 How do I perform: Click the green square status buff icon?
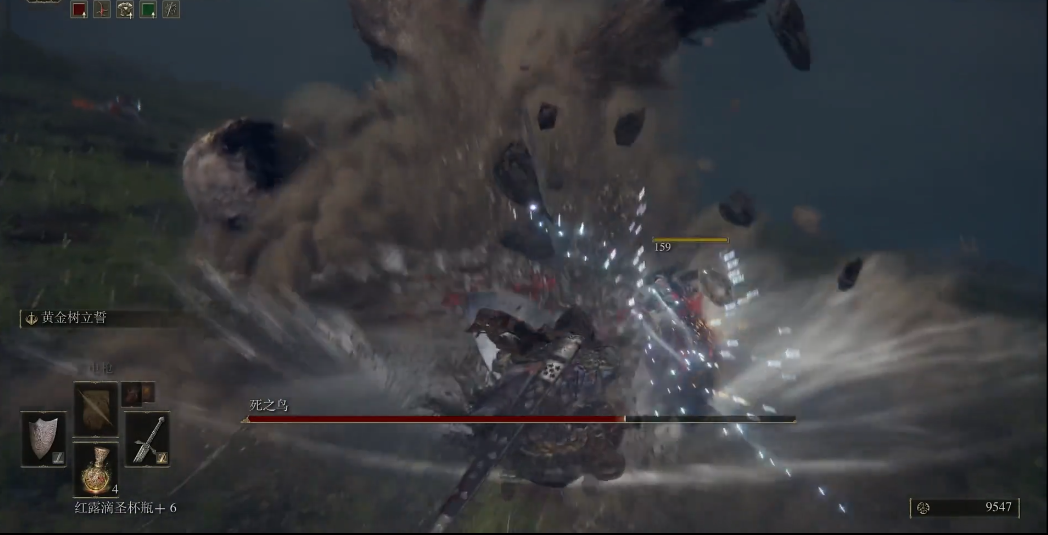coord(148,10)
